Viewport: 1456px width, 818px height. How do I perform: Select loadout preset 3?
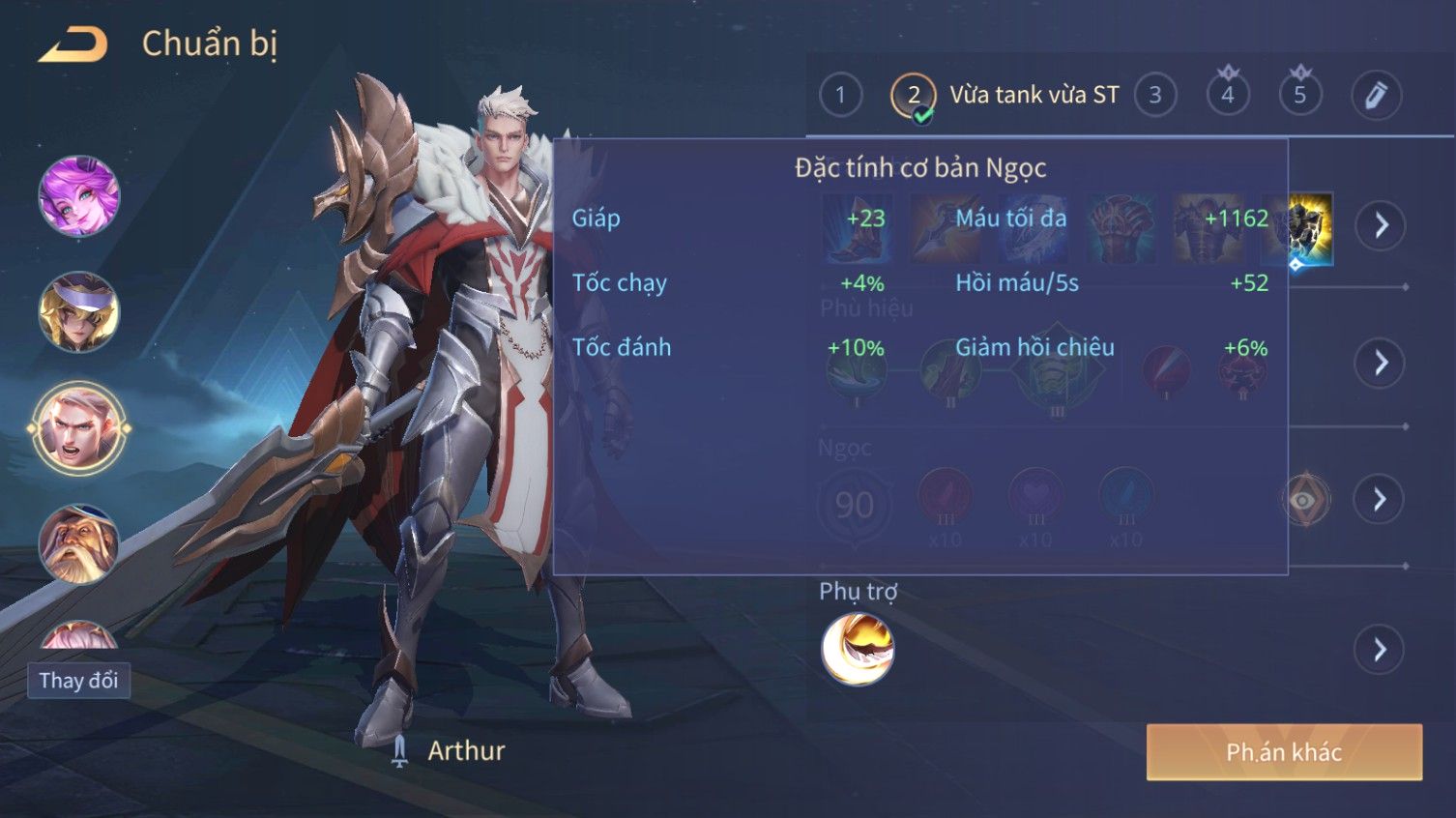1154,95
